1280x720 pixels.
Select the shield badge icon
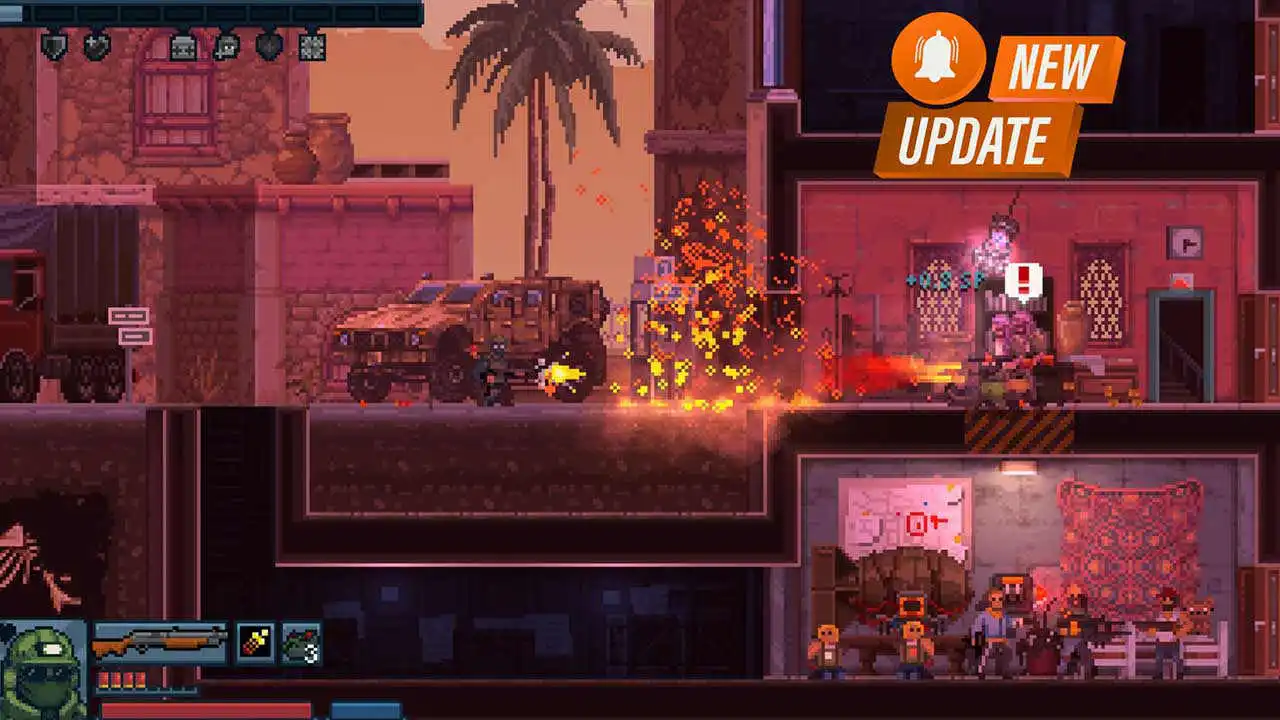54,45
